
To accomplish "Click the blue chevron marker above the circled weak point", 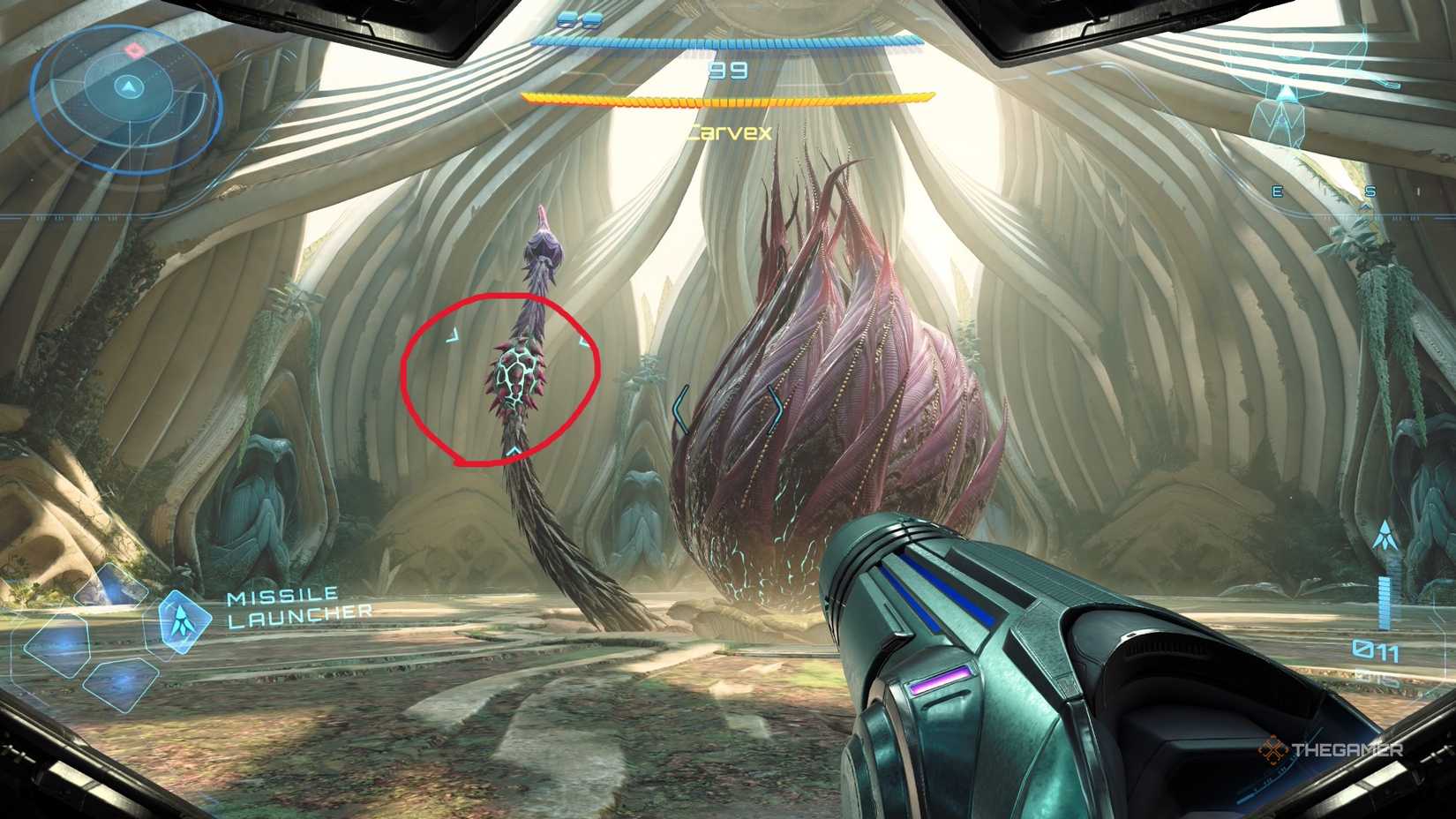I will (x=450, y=335).
